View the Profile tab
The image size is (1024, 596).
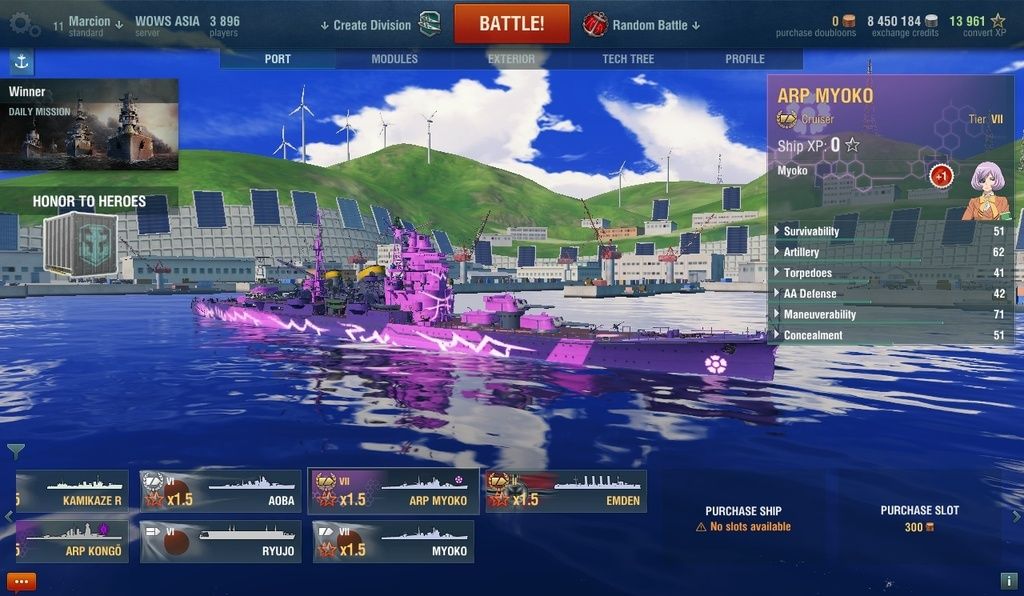point(744,59)
